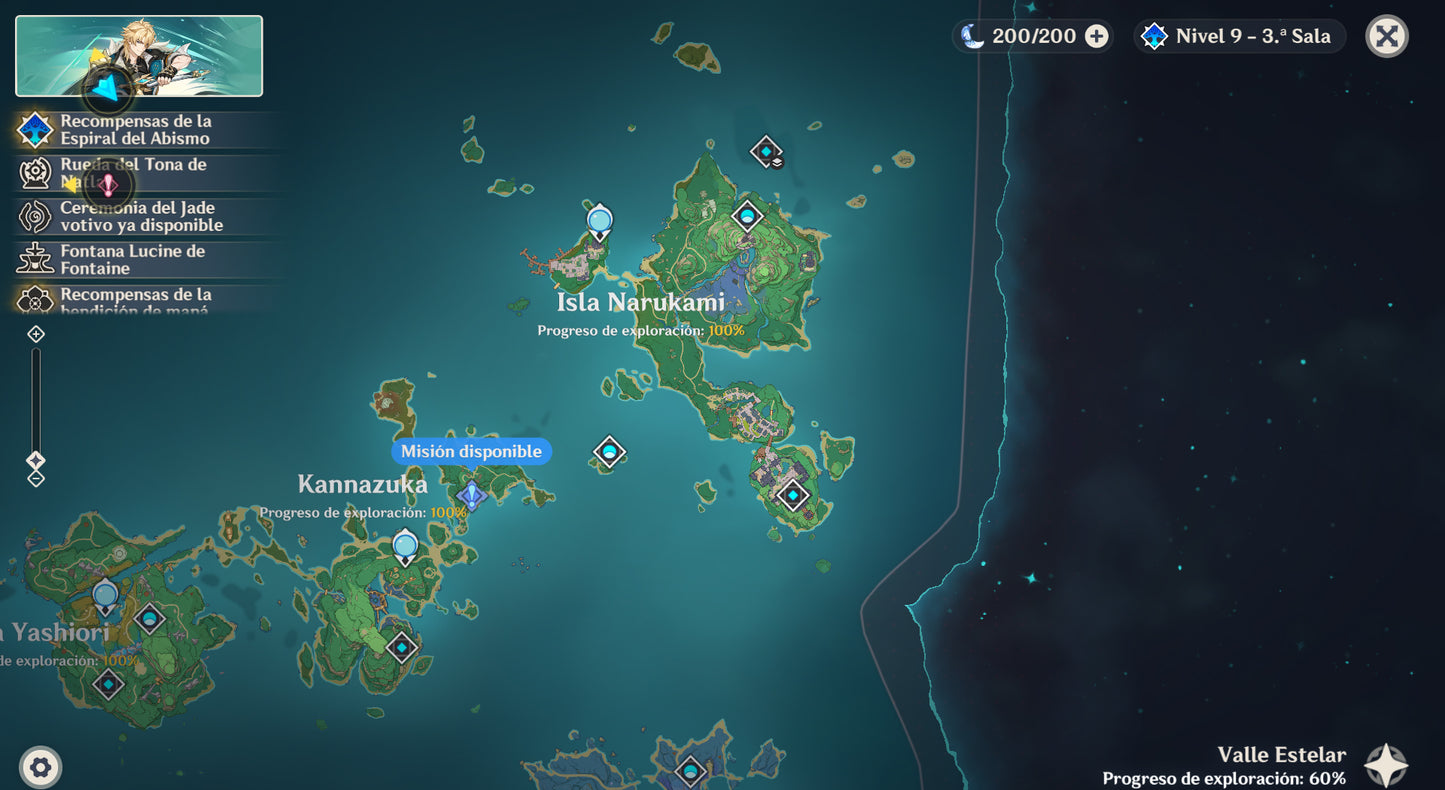This screenshot has width=1445, height=790.
Task: Open the Nivel 9 - 3.ª Sala abyss indicator
Action: coord(1239,36)
